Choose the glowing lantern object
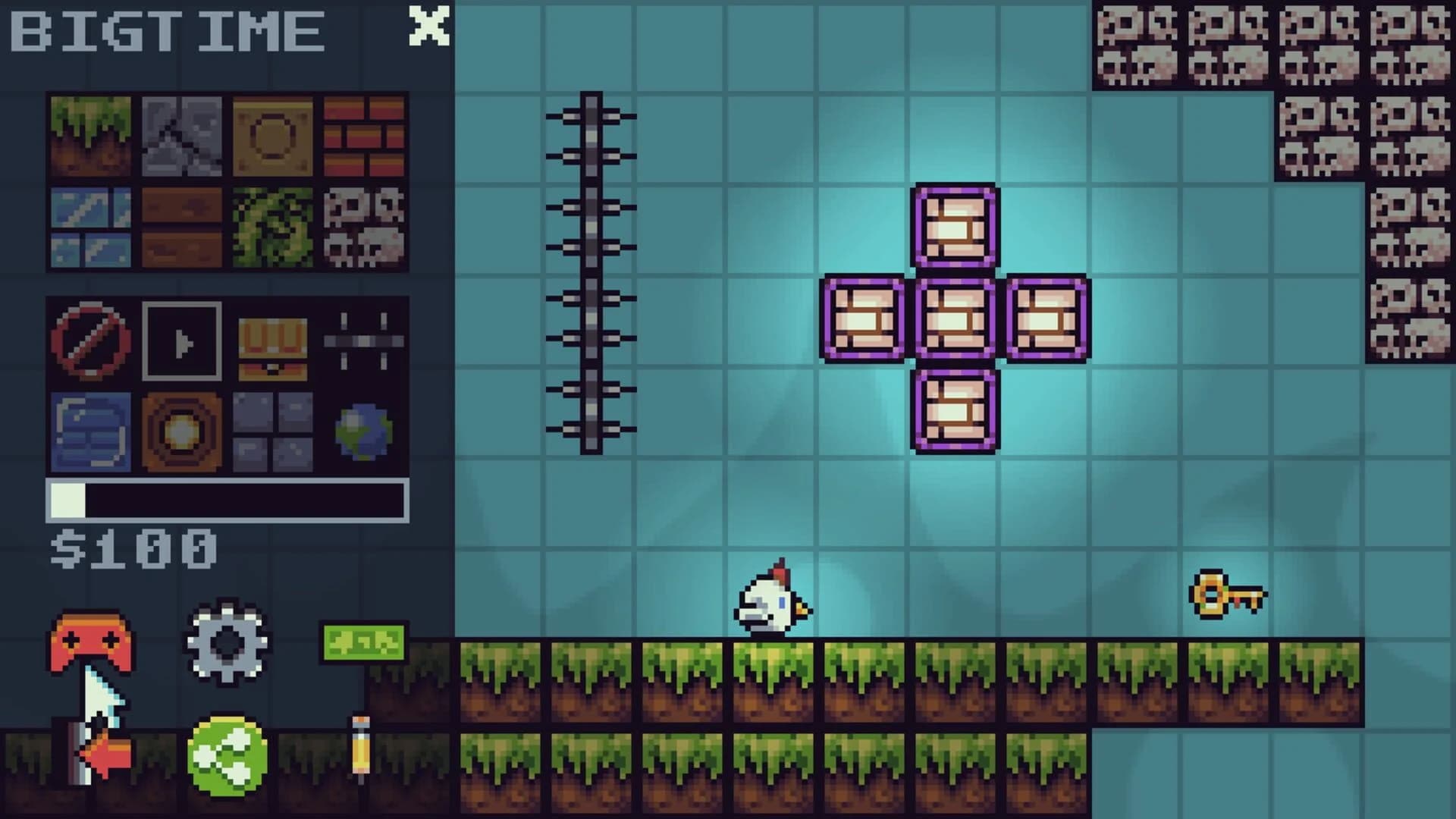The height and width of the screenshot is (819, 1456). tap(182, 428)
